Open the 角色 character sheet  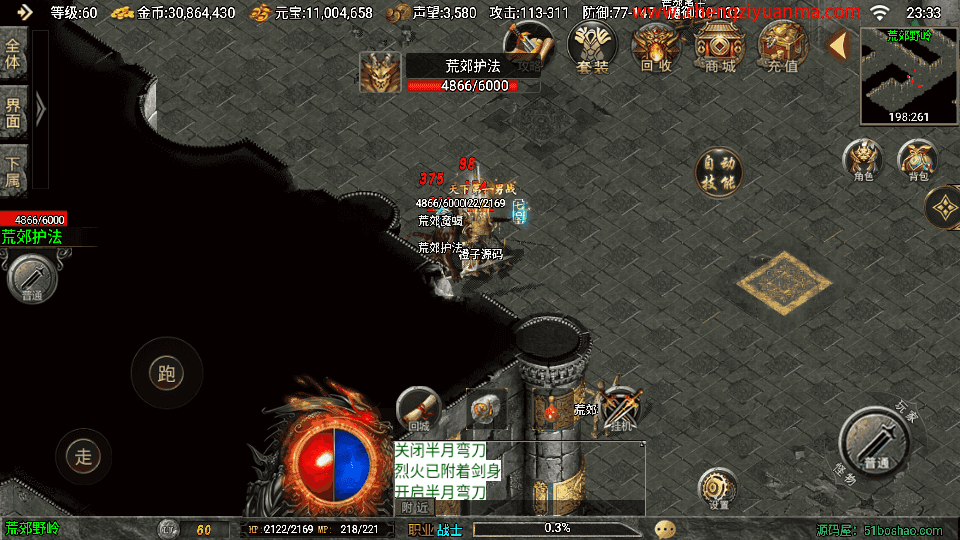863,160
